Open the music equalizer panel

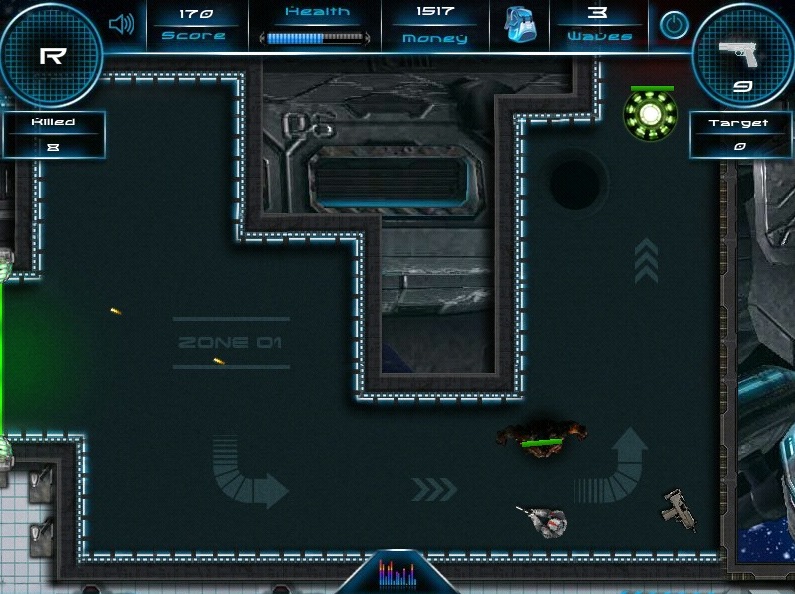point(397,574)
